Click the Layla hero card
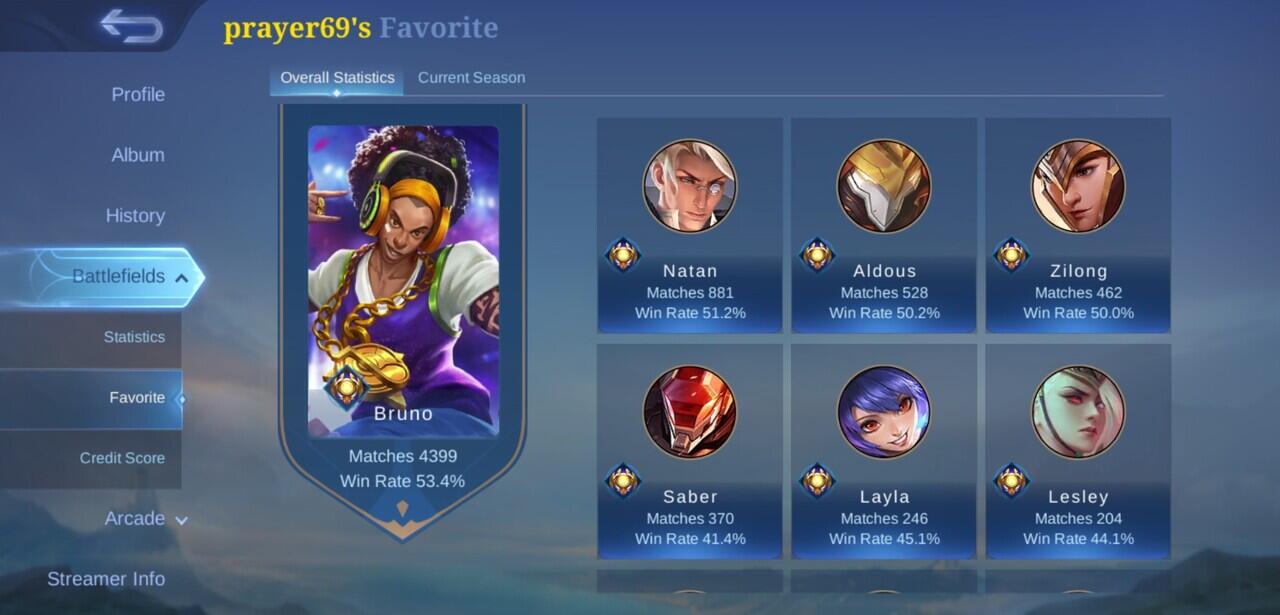This screenshot has width=1280, height=615. point(884,452)
